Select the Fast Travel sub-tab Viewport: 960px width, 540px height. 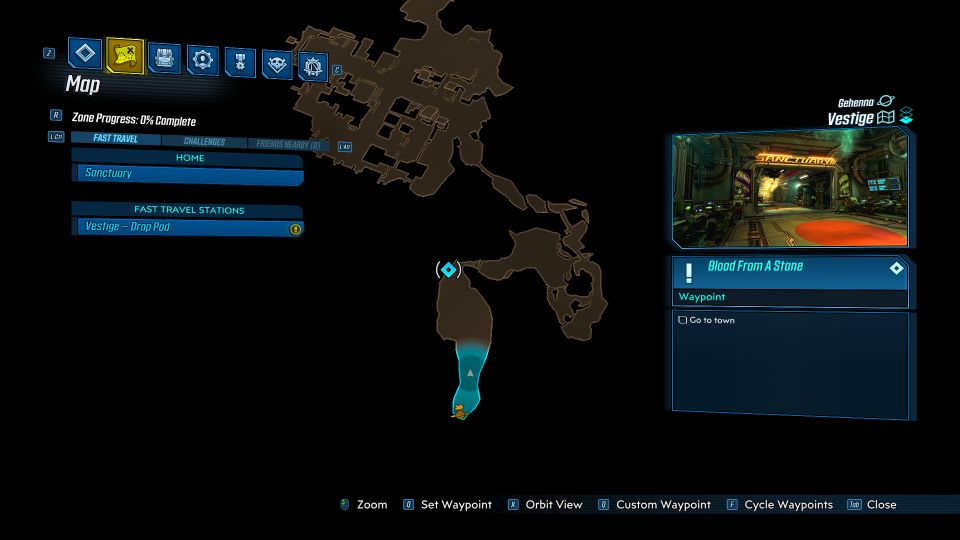(116, 139)
